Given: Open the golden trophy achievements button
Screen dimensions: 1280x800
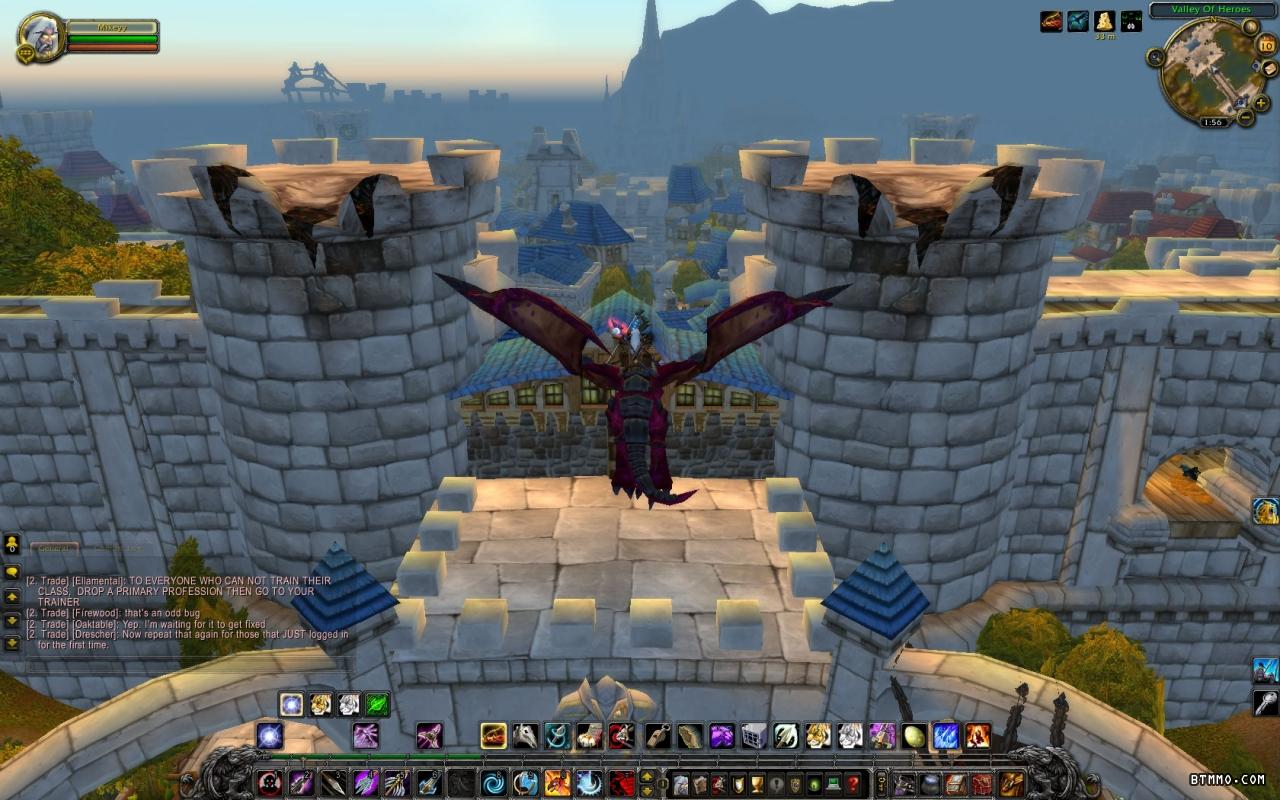Looking at the screenshot, I should coord(755,783).
